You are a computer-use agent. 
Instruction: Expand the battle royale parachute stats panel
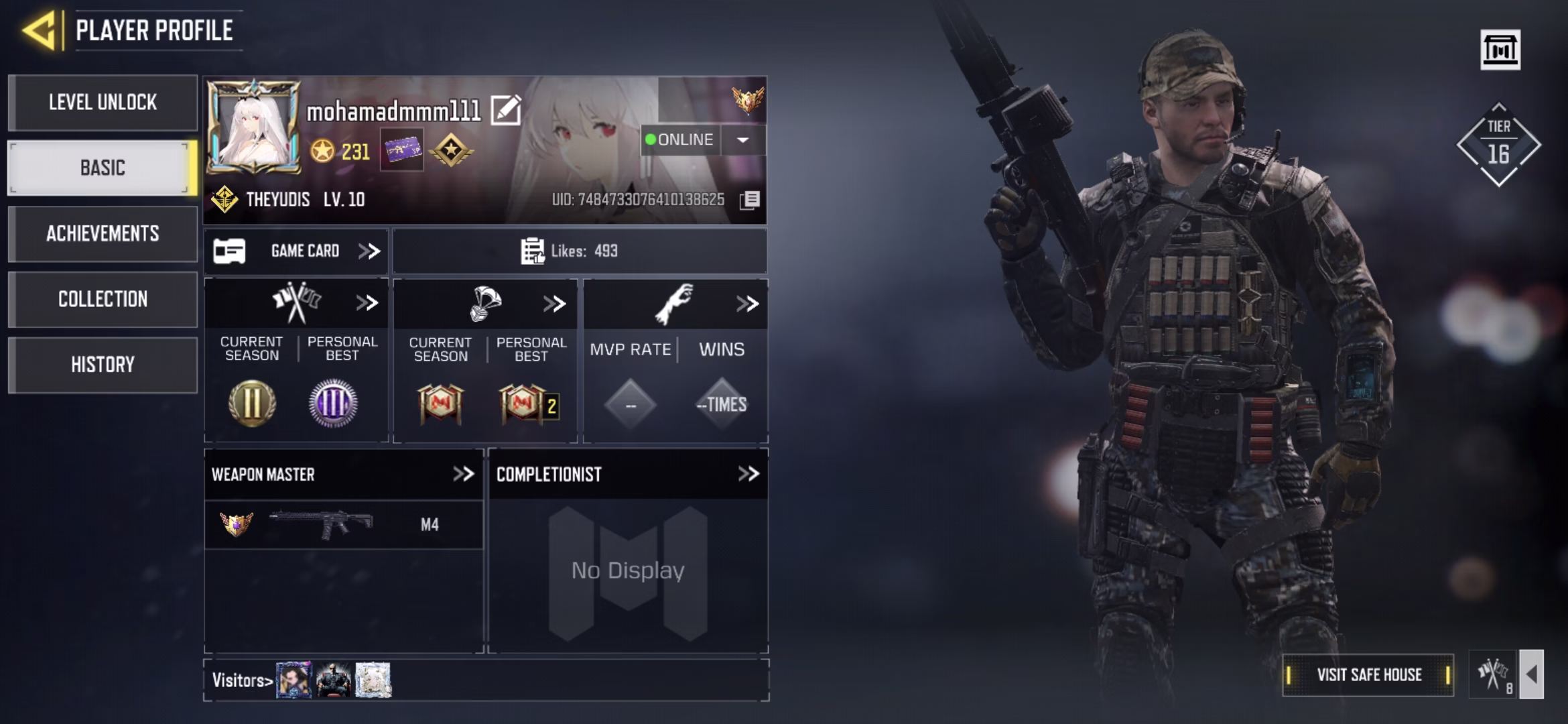coord(554,304)
